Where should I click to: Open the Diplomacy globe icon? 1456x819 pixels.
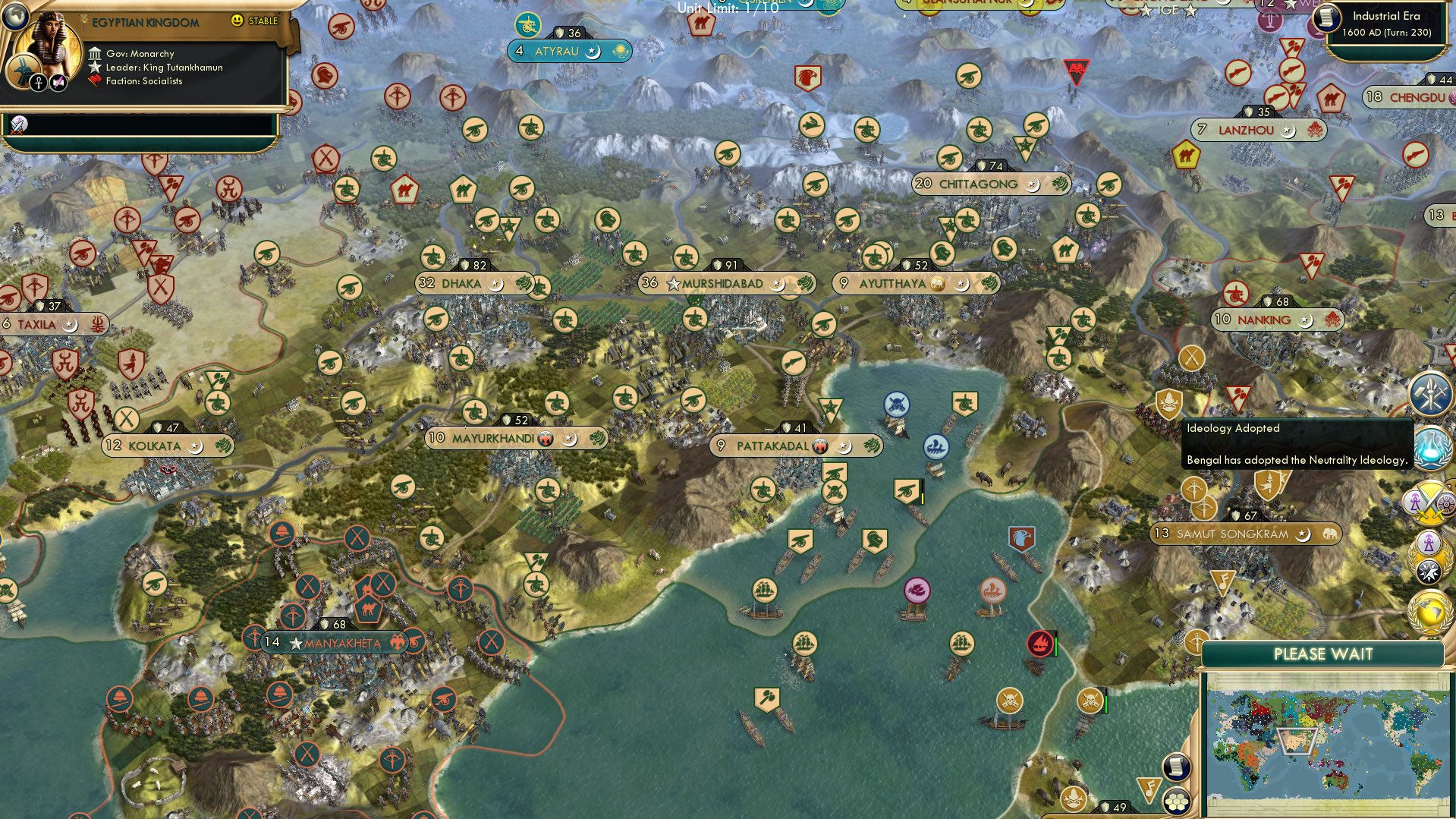(x=1428, y=612)
